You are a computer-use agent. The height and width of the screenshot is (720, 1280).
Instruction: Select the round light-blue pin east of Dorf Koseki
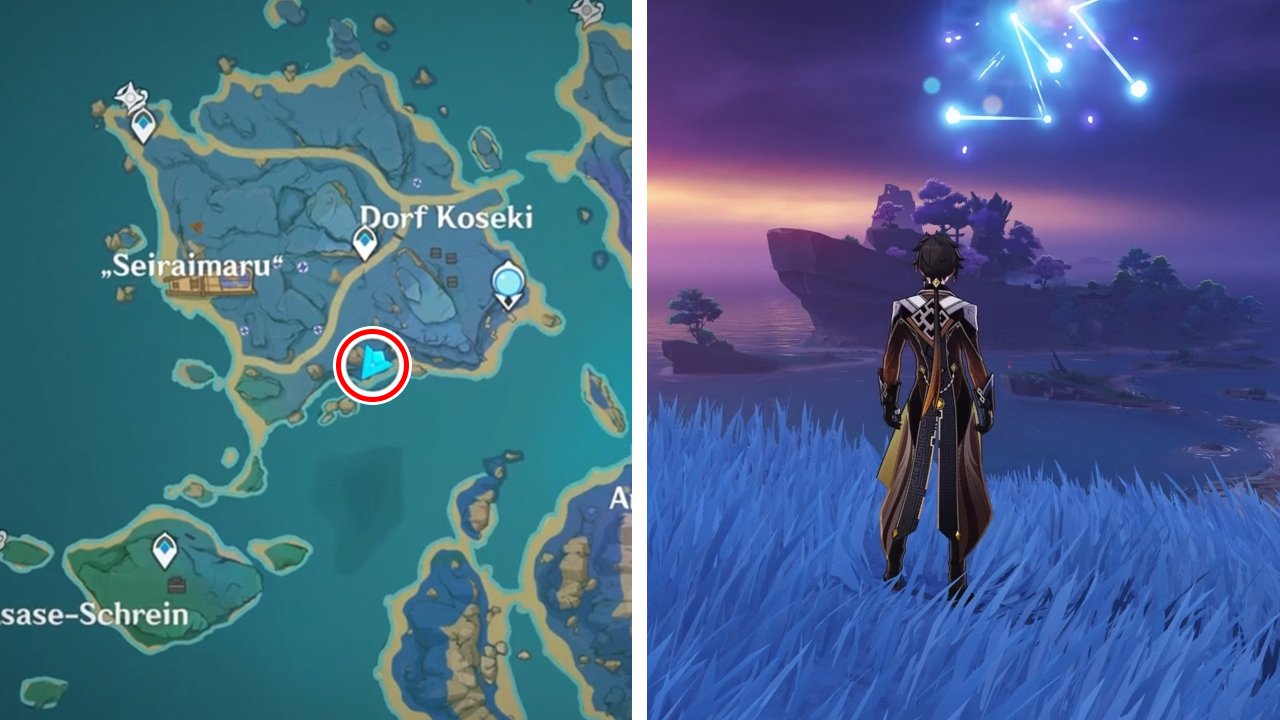click(x=509, y=283)
